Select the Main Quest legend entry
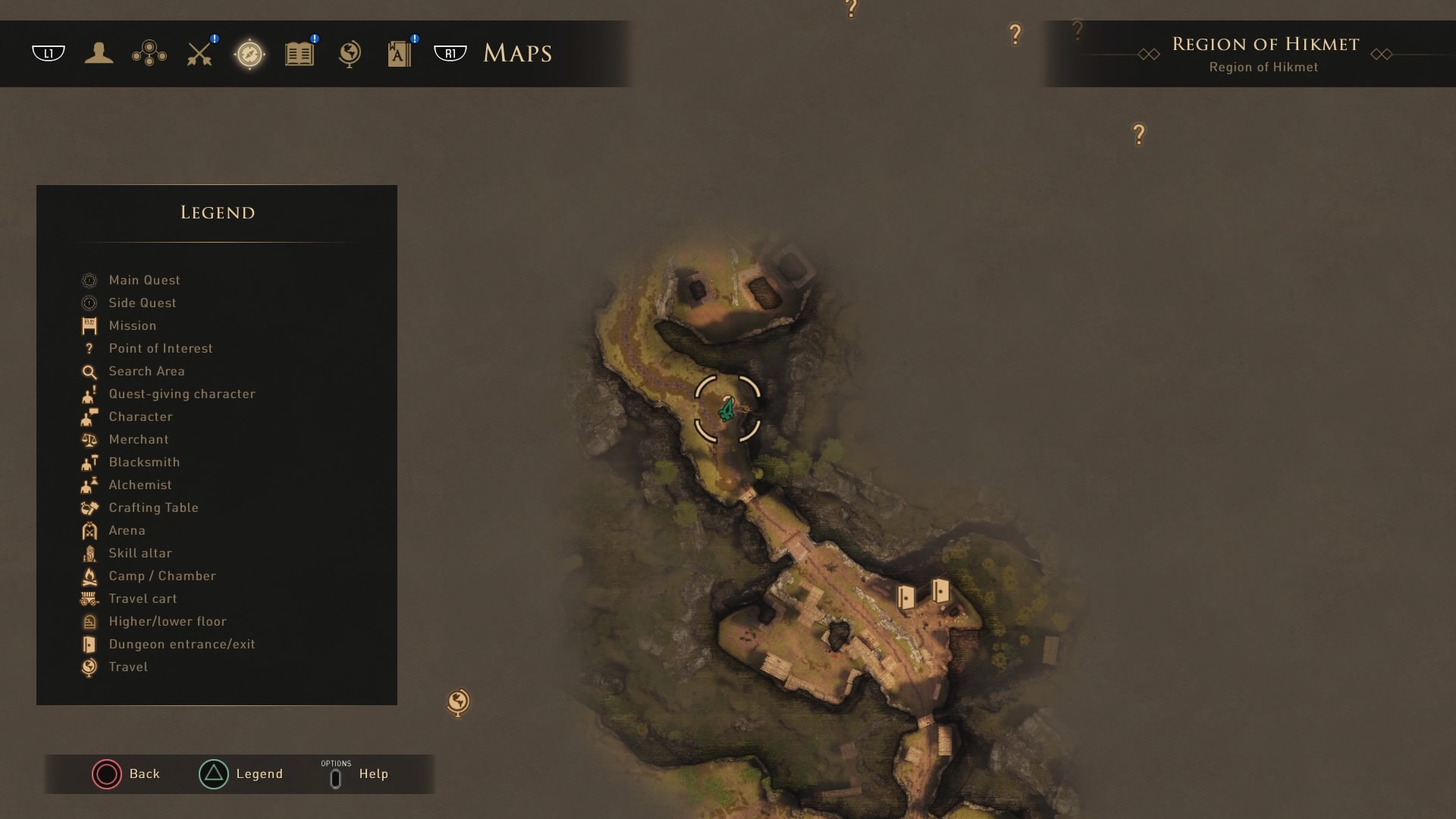 tap(144, 280)
